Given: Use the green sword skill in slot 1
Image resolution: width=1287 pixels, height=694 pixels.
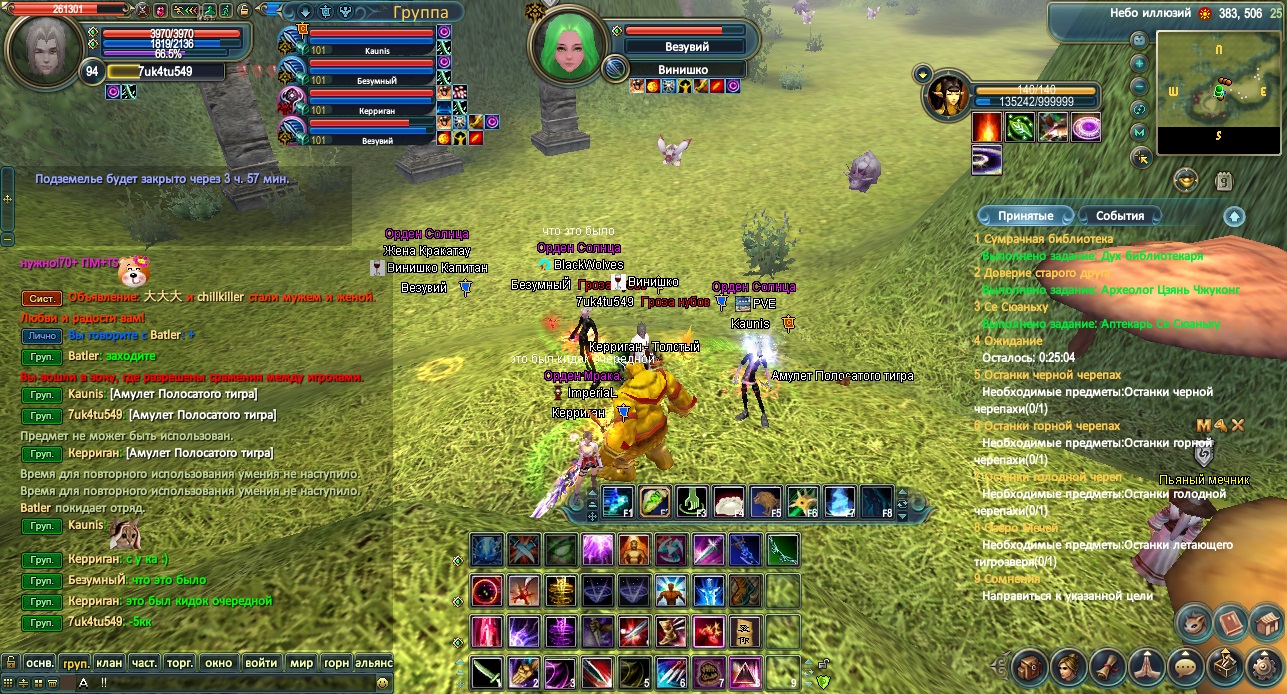Looking at the screenshot, I should coord(486,670).
